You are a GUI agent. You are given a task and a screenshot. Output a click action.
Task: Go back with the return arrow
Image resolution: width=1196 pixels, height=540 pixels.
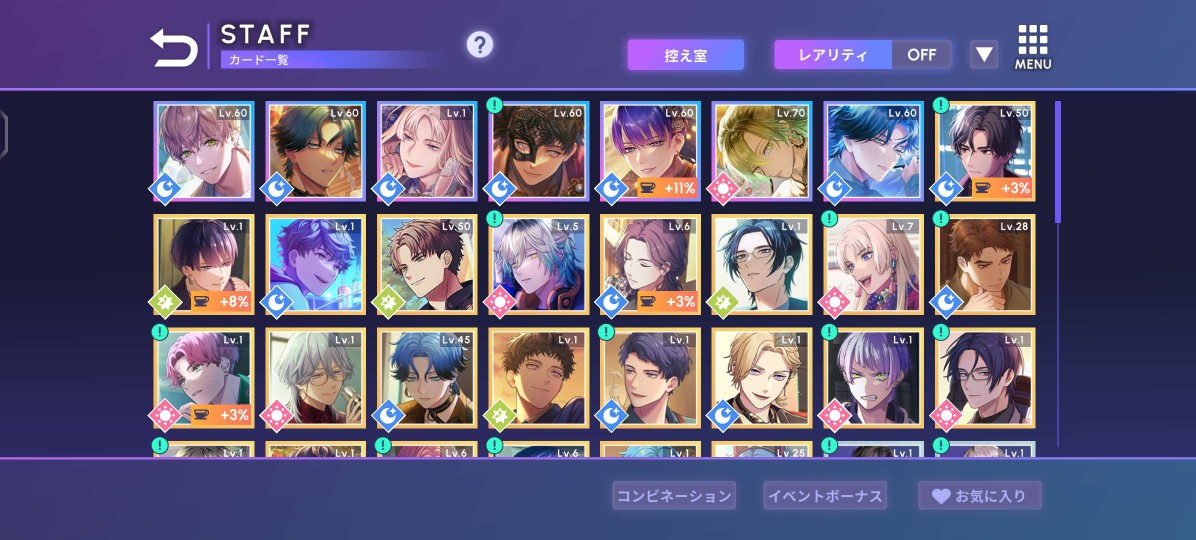click(174, 47)
